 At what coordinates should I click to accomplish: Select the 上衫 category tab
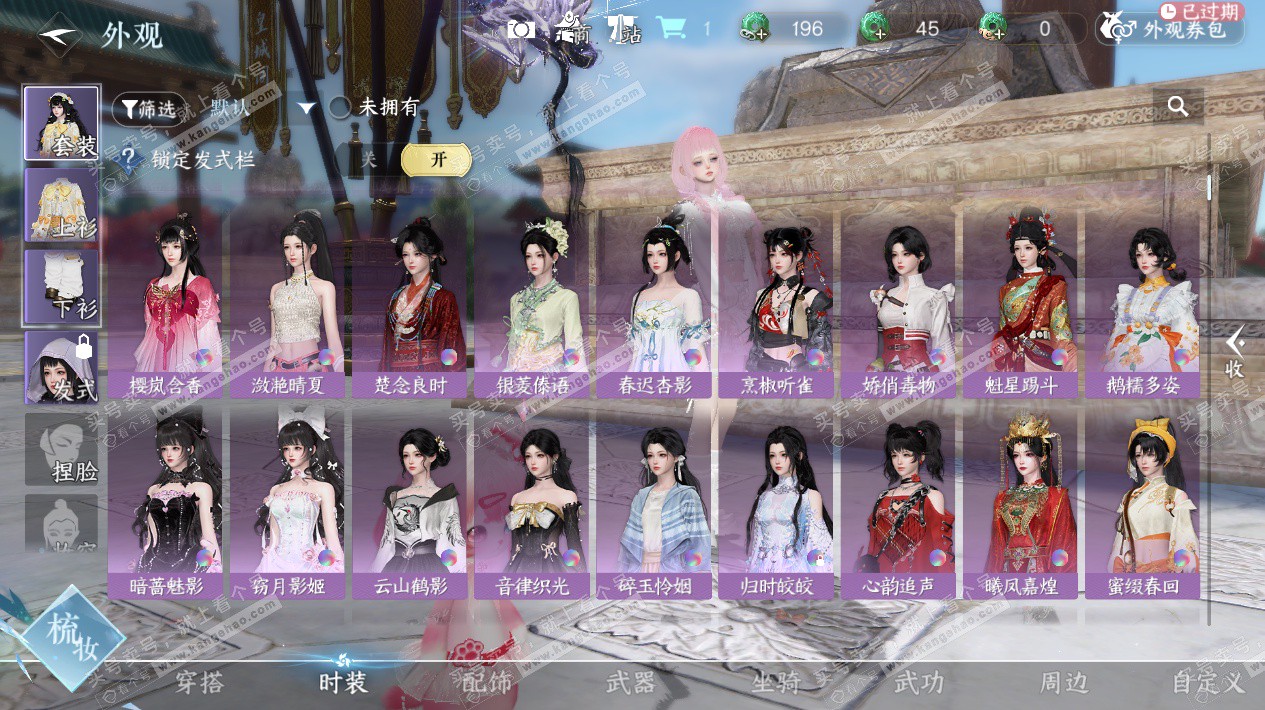62,205
